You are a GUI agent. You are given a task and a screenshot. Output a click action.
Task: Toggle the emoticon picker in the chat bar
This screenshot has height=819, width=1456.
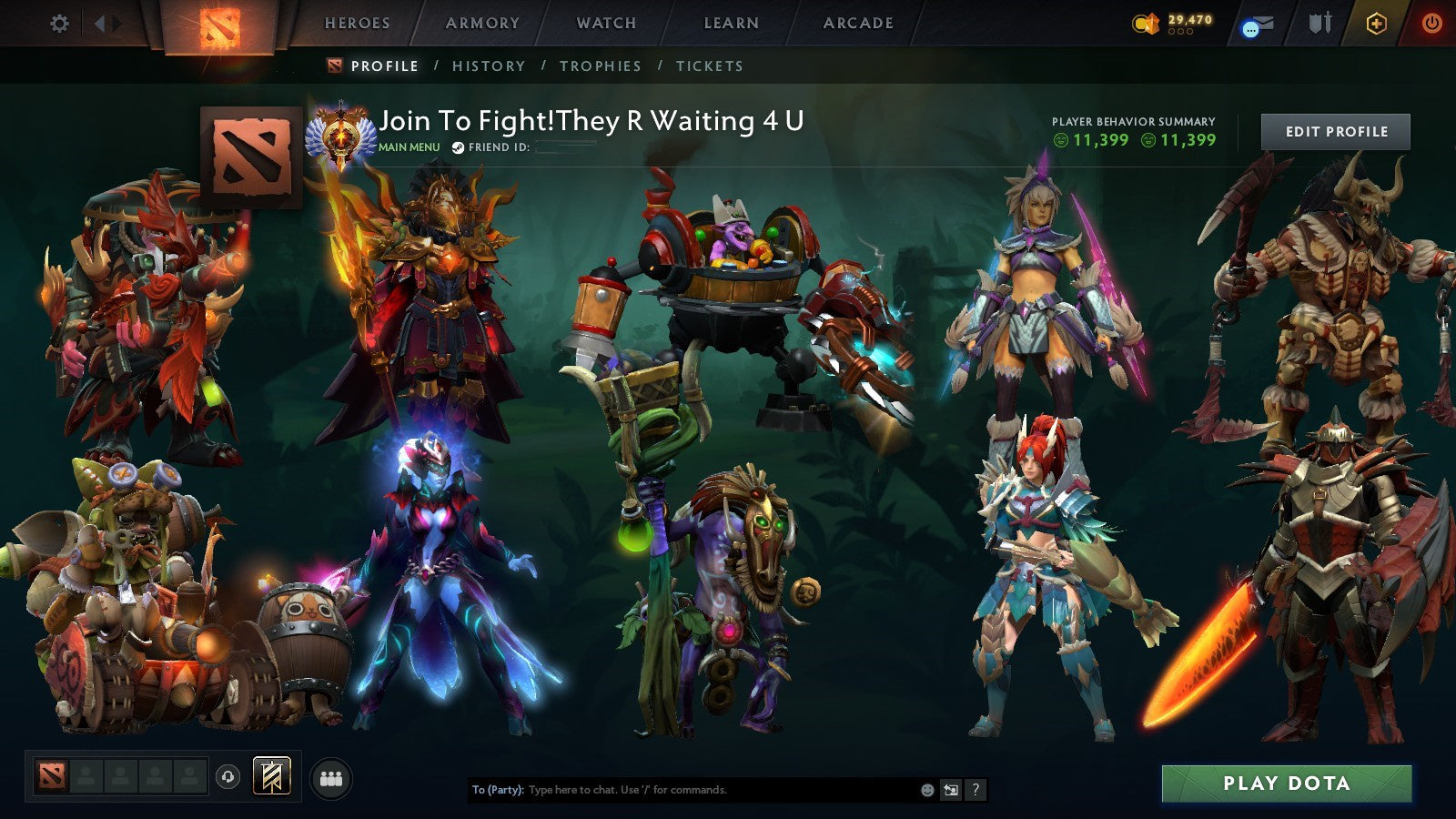tap(927, 790)
